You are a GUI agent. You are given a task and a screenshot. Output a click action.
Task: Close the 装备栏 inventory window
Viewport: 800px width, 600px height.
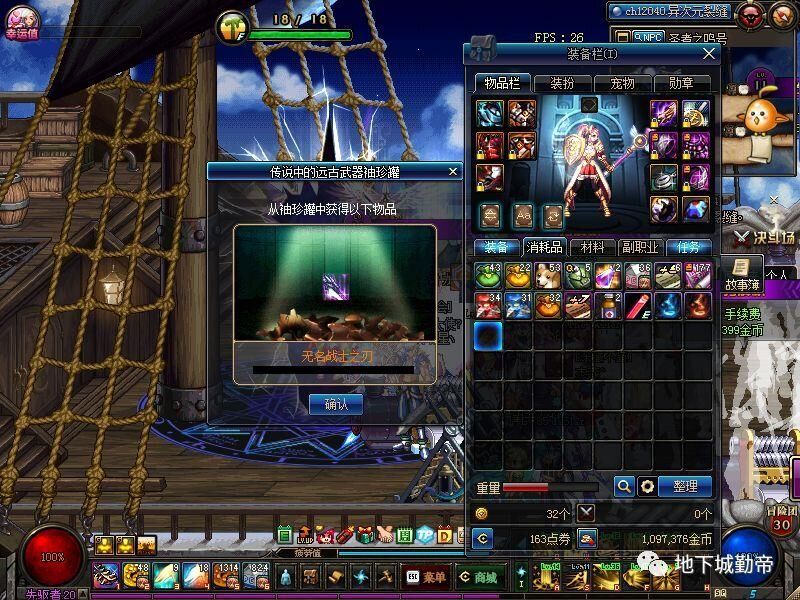pos(709,54)
